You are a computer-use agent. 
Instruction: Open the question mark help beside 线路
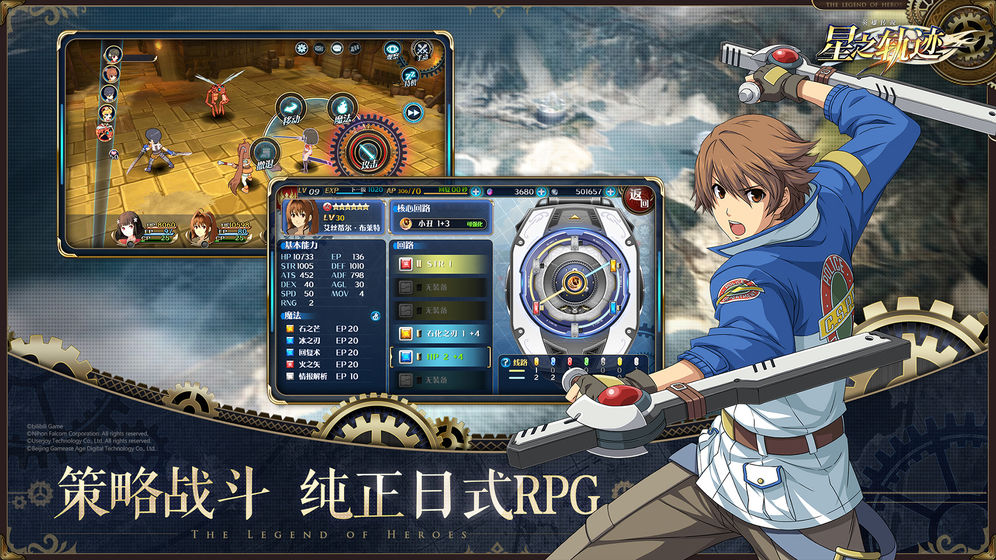click(x=506, y=361)
